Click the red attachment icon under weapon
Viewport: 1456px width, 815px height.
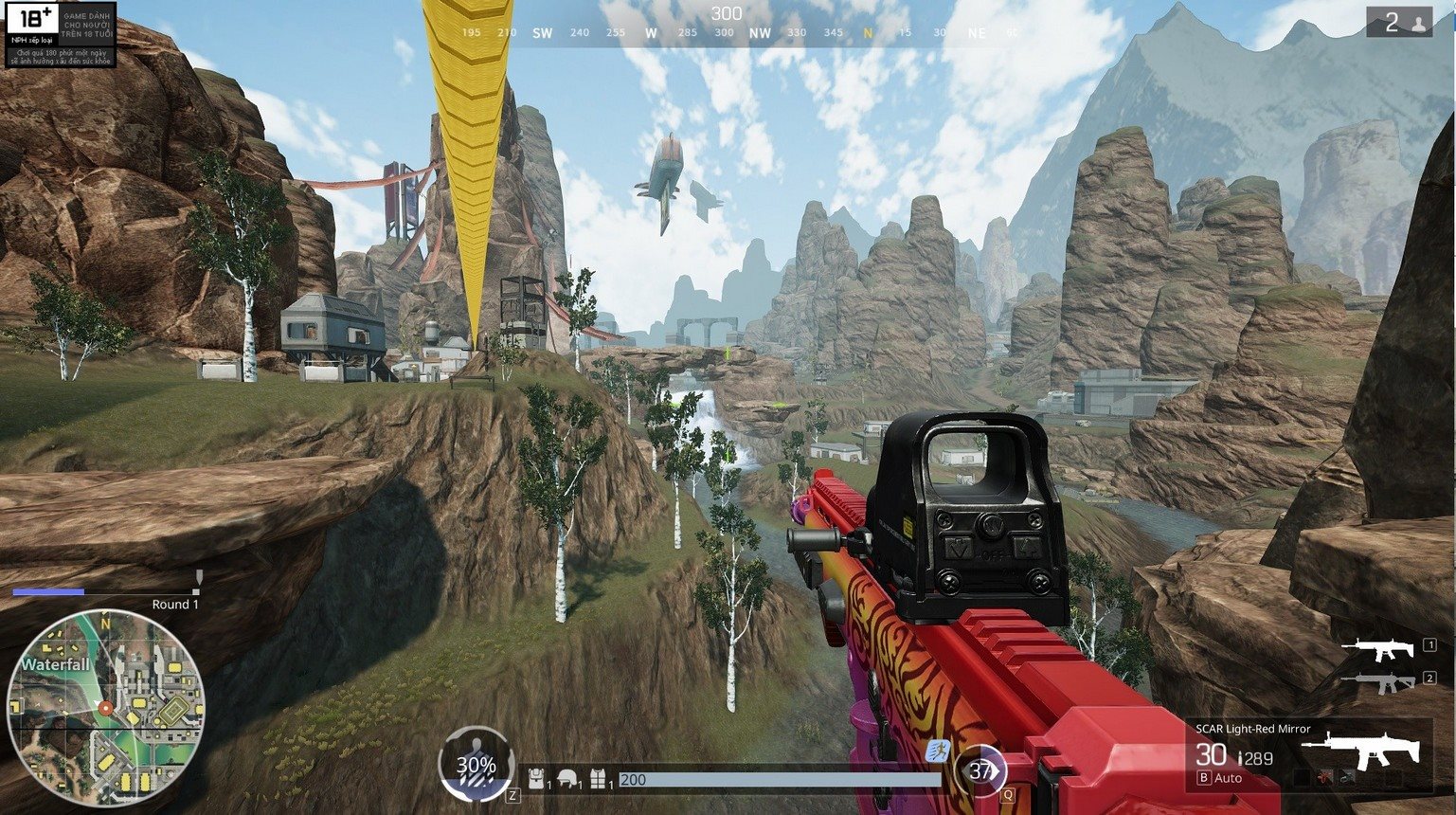point(1325,778)
